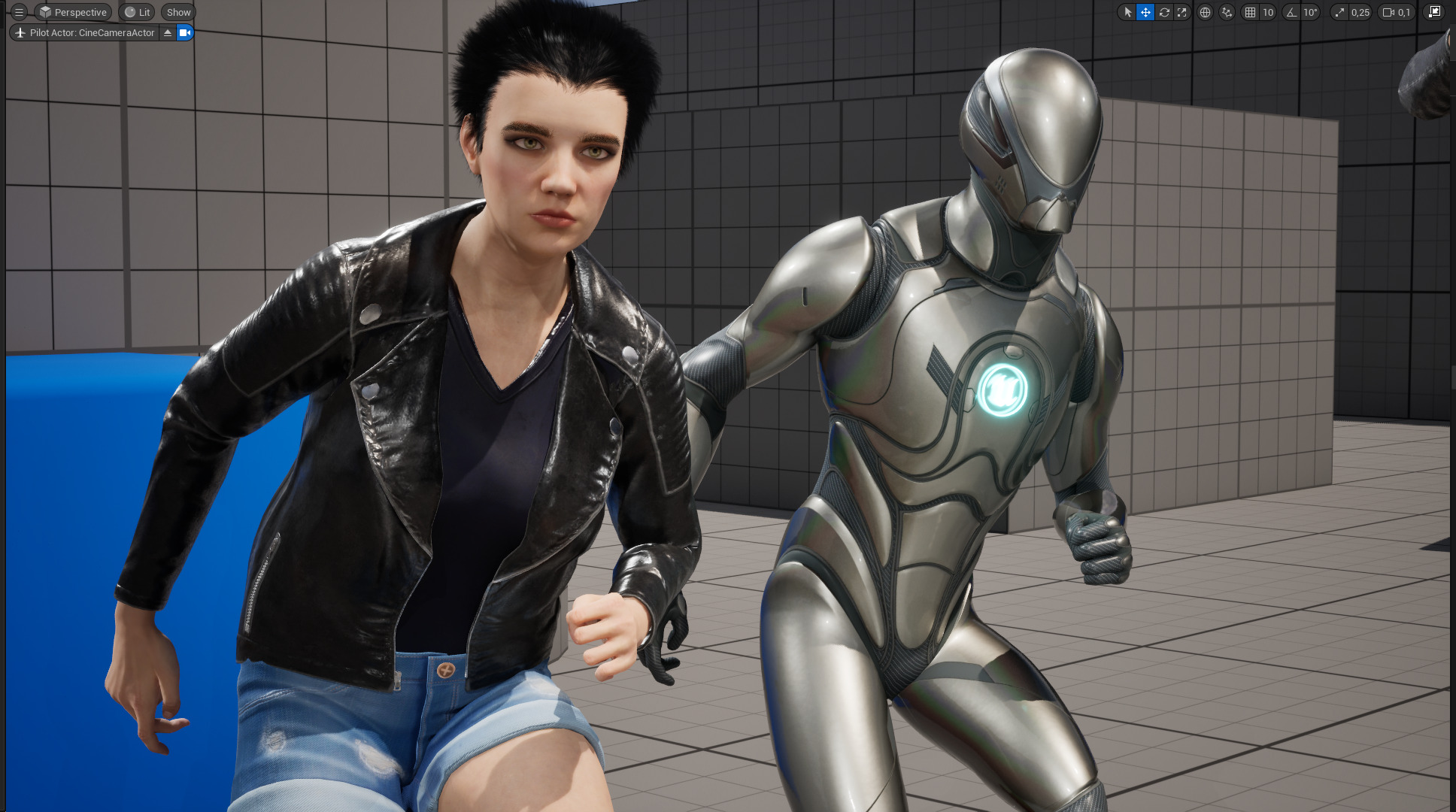Viewport: 1456px width, 812px height.
Task: Change the Lit view mode
Action: point(137,12)
